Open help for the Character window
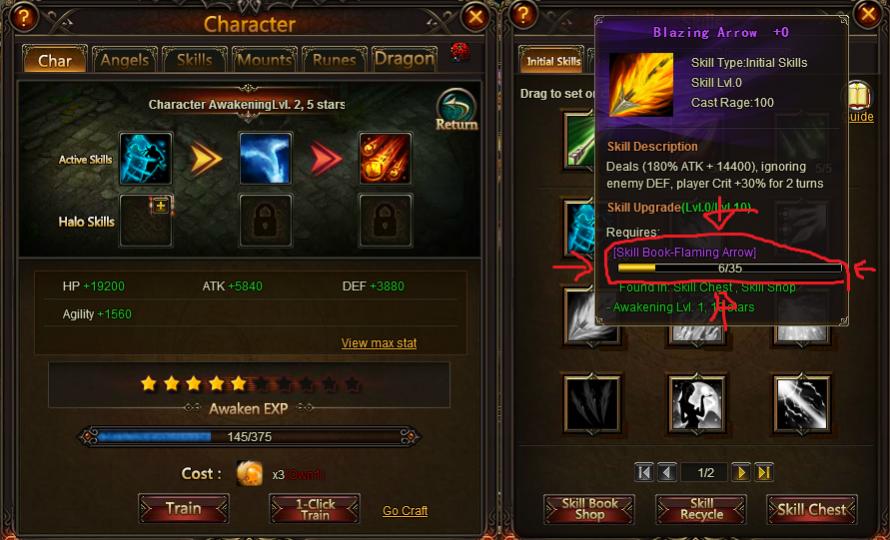Image resolution: width=890 pixels, height=540 pixels. pos(24,16)
